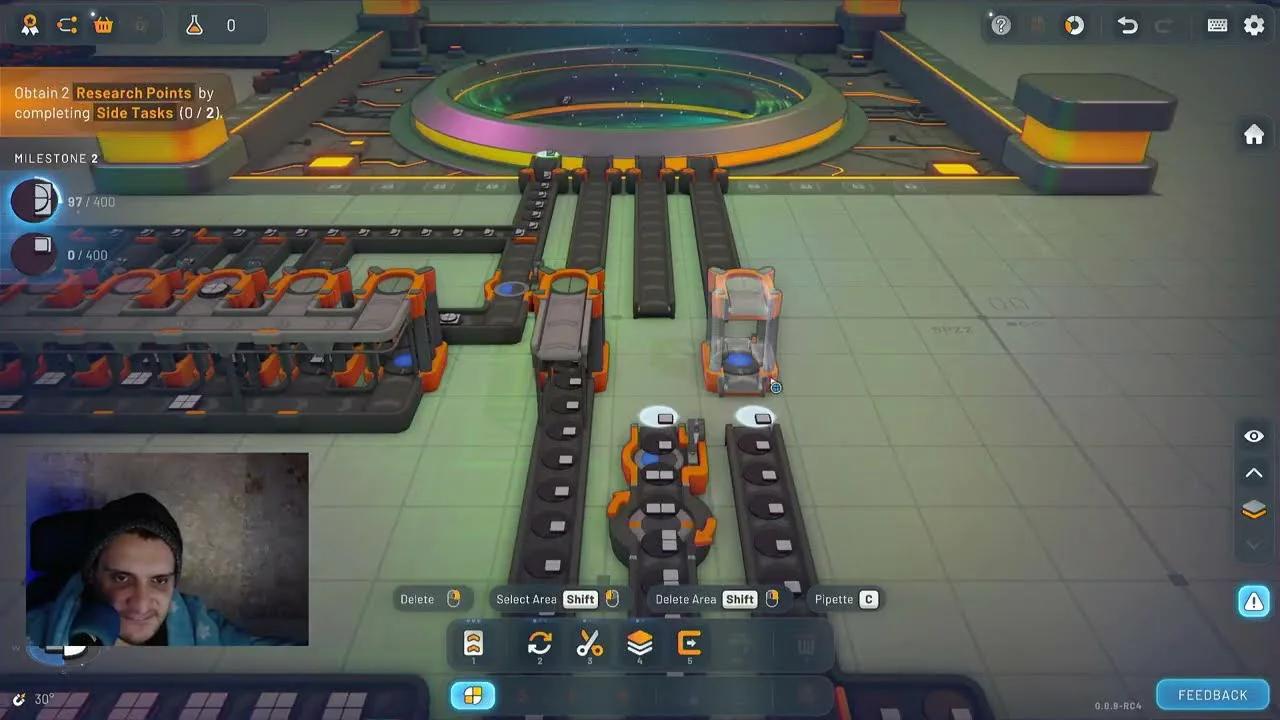Select the Stacker tool in hotbar slot 4
Image resolution: width=1280 pixels, height=720 pixels.
tap(639, 644)
